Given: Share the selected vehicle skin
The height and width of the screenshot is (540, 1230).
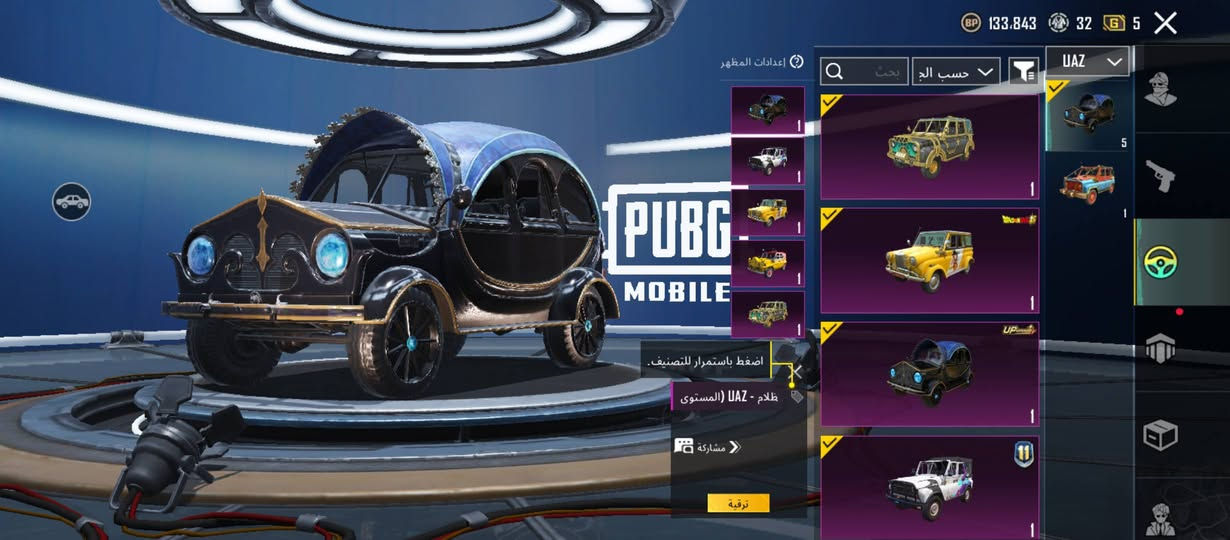Looking at the screenshot, I should pos(708,446).
